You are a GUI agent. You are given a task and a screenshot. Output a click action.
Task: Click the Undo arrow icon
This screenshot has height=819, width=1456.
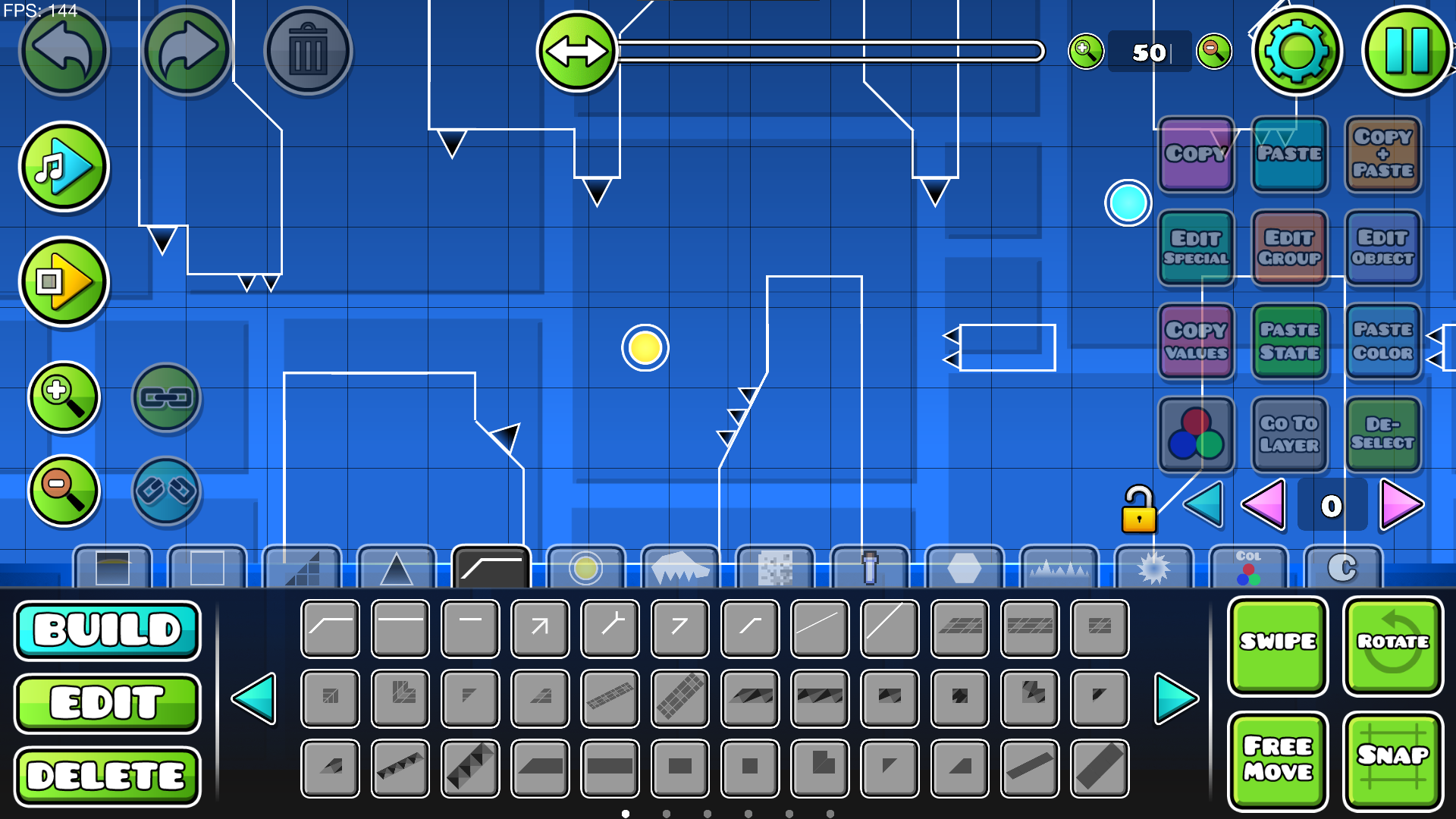tap(64, 50)
